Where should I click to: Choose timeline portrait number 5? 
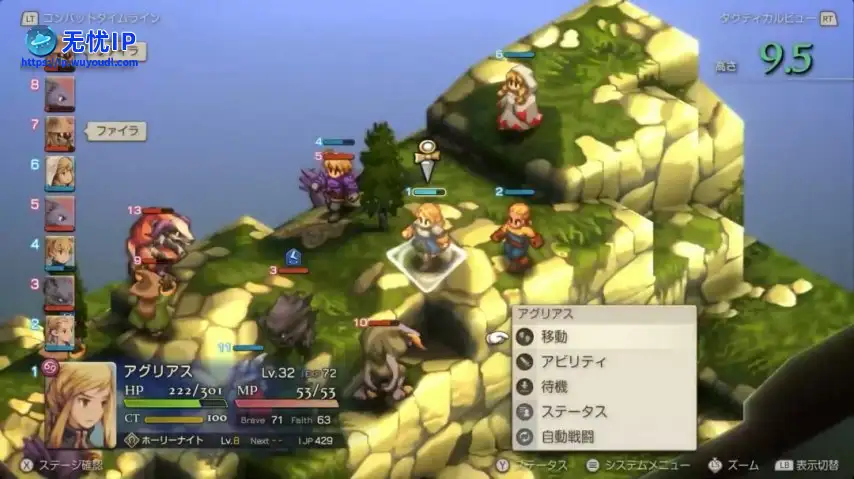click(x=59, y=212)
